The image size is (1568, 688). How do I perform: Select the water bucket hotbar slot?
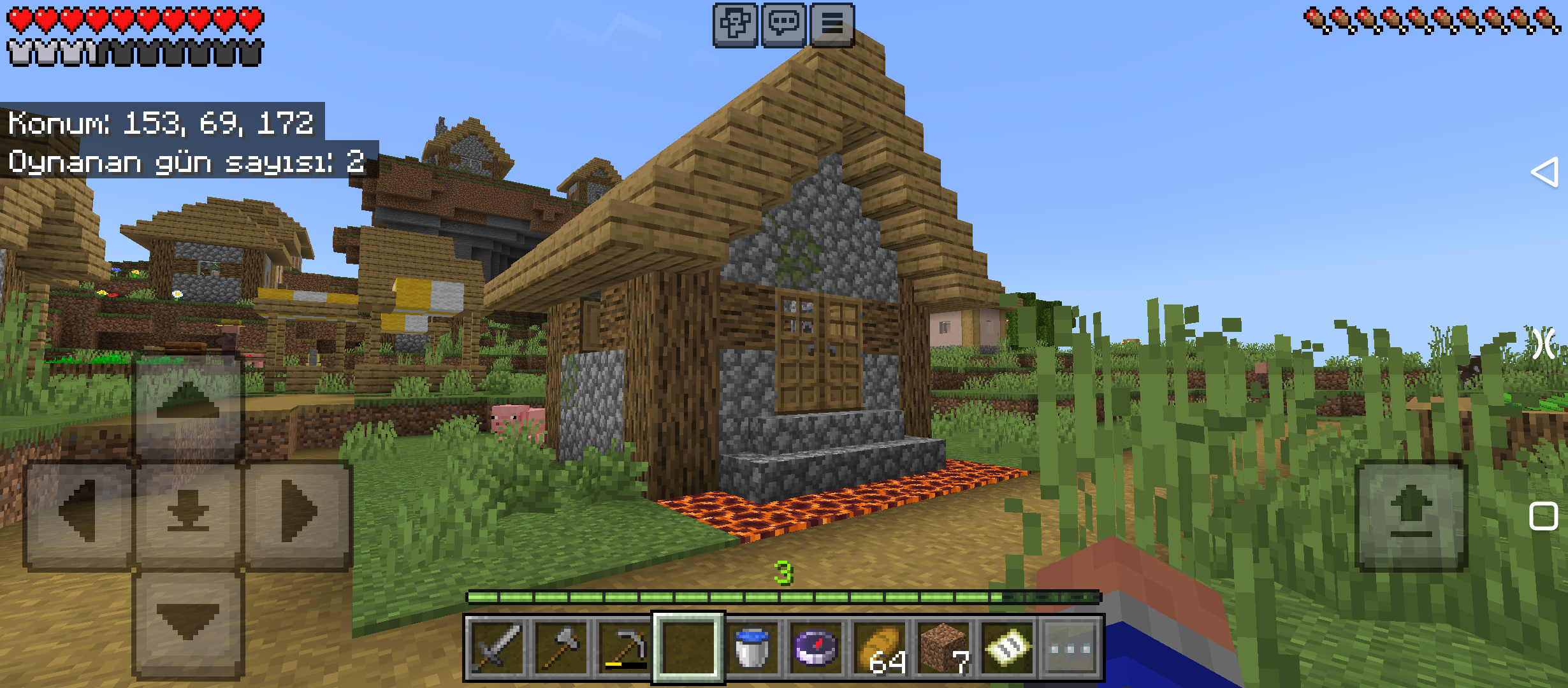click(752, 648)
